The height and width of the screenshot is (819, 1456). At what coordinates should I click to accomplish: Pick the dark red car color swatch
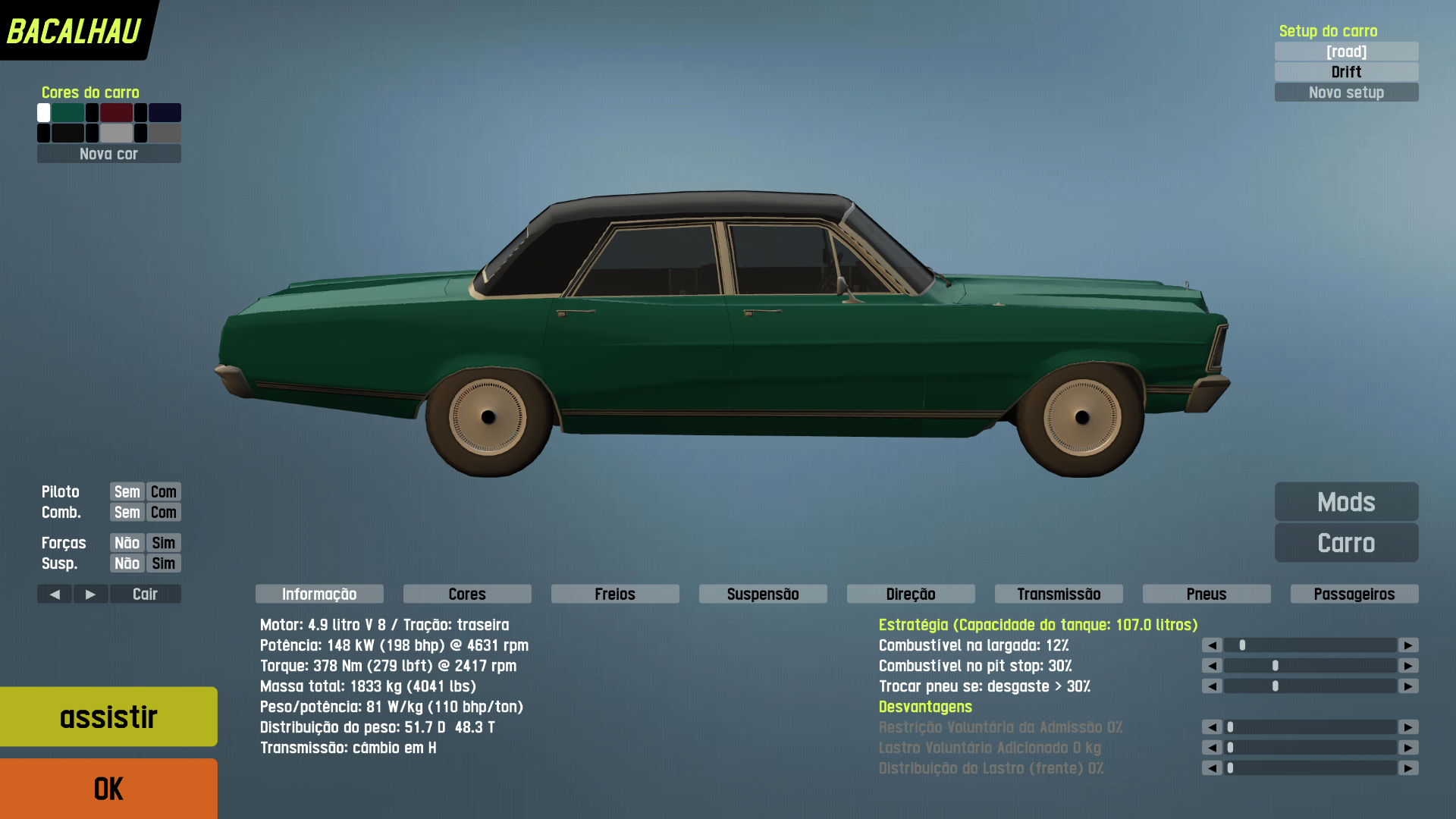click(x=117, y=113)
